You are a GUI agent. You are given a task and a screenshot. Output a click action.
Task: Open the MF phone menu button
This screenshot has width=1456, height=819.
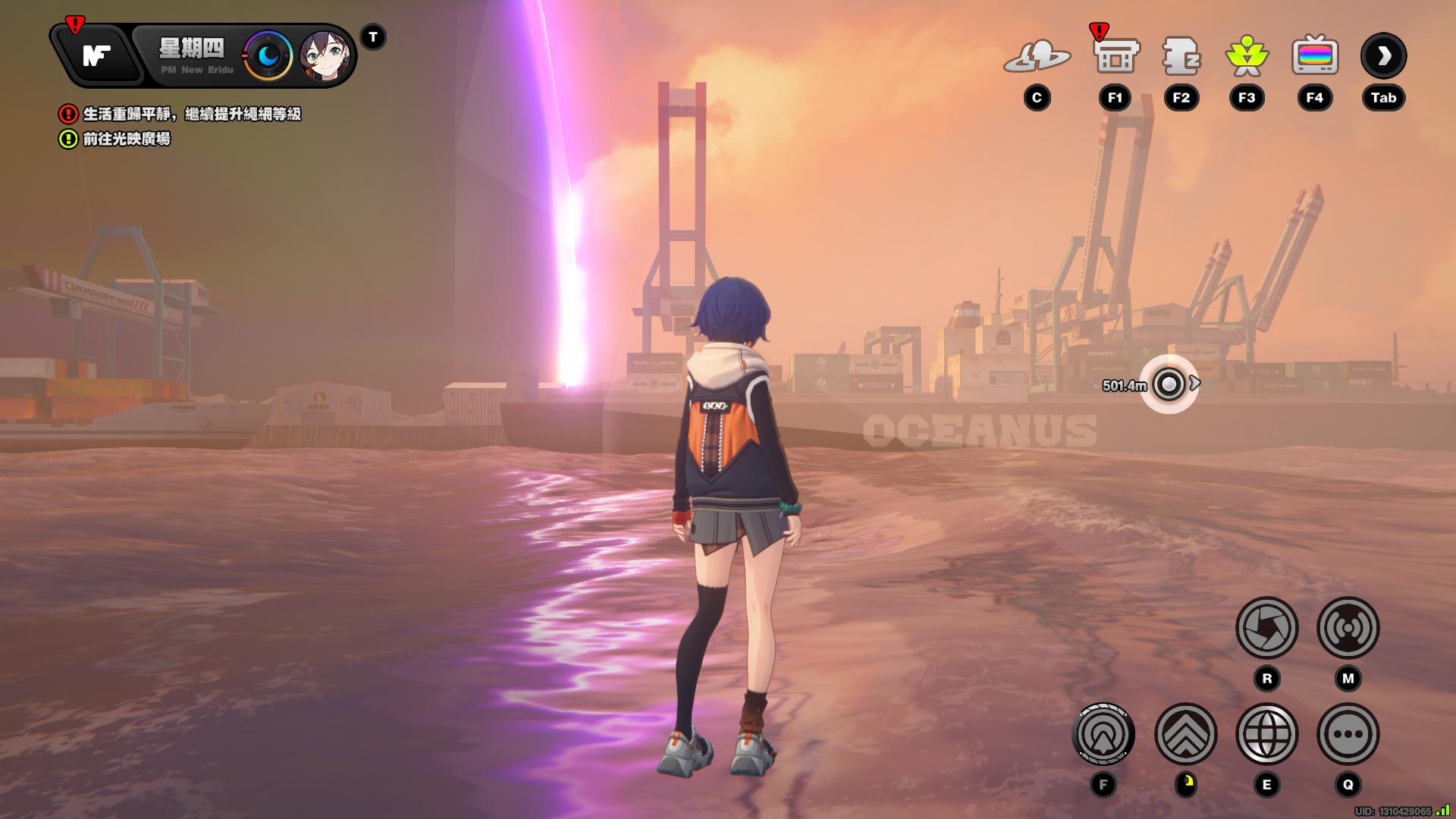coord(97,55)
